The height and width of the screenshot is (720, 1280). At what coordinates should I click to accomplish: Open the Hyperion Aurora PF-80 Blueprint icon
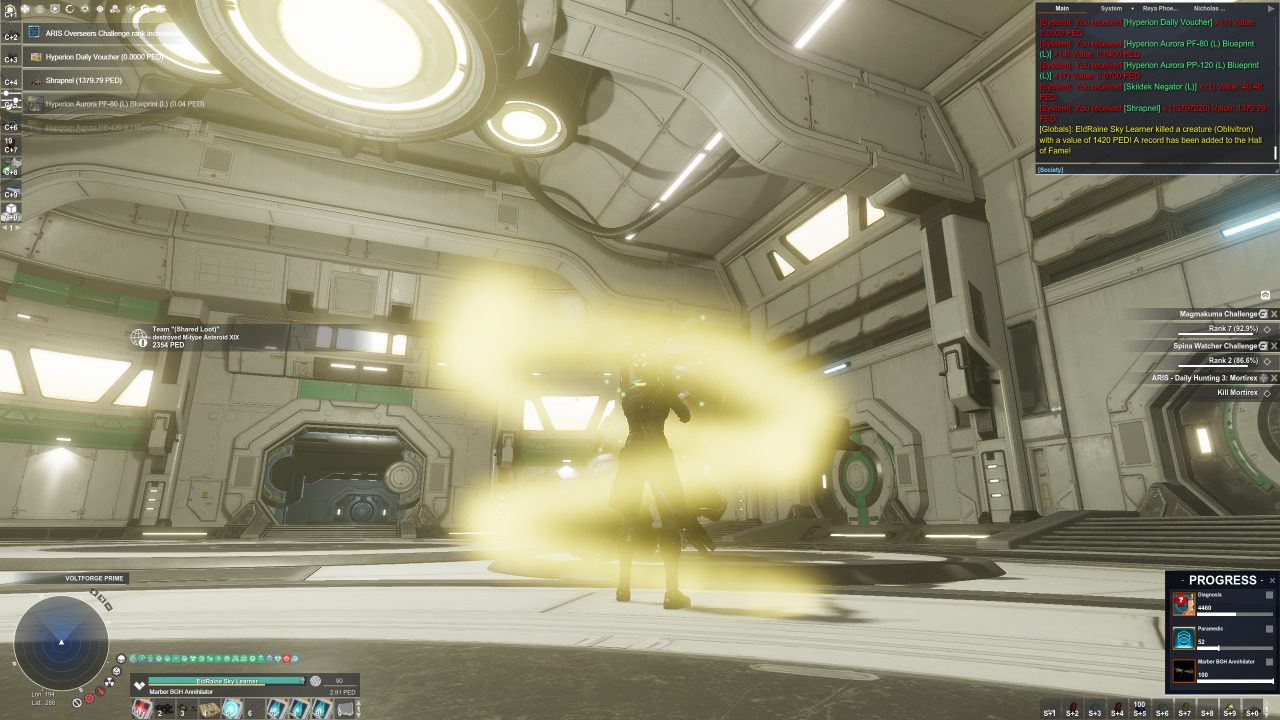[x=35, y=103]
